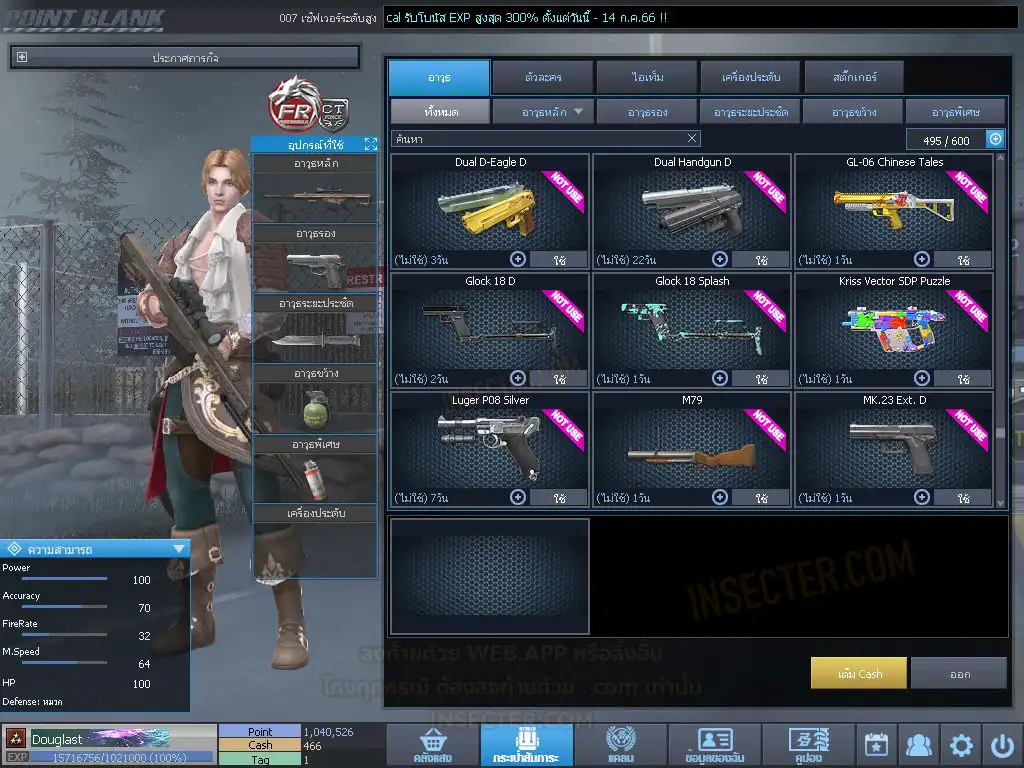Clear the search box with the X
The height and width of the screenshot is (768, 1024).
692,139
